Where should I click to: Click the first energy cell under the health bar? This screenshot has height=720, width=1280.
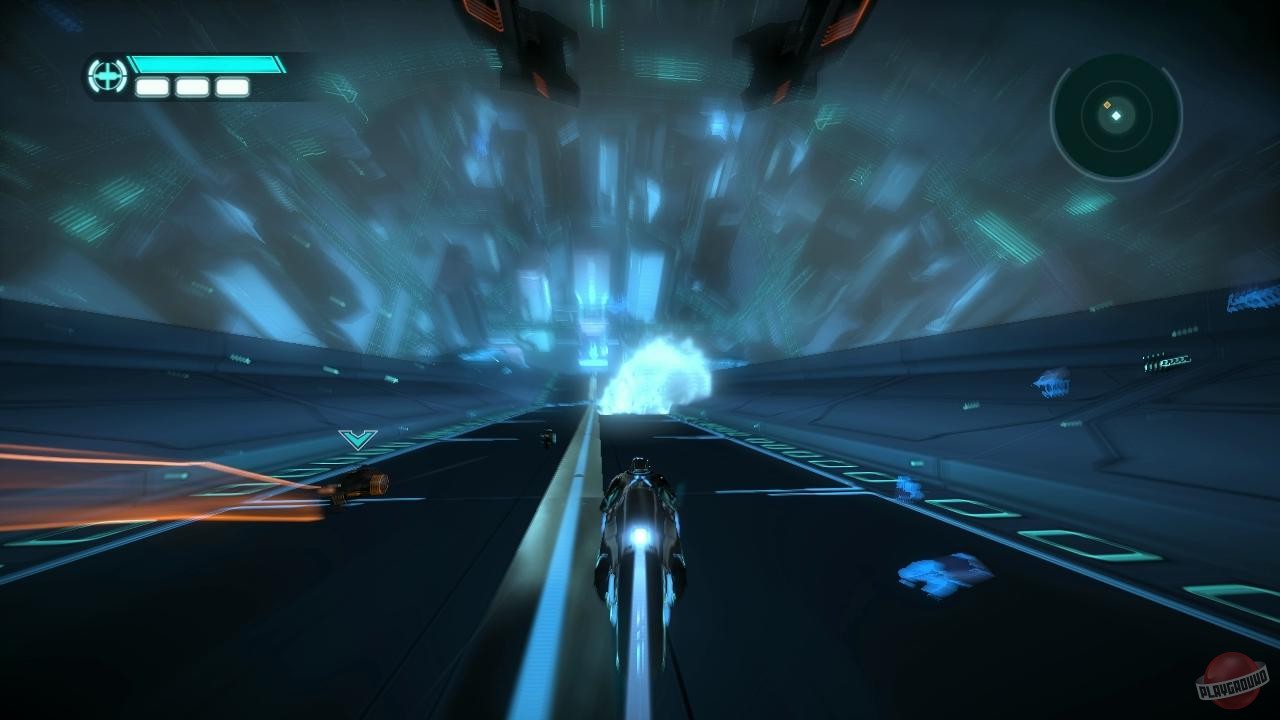(x=152, y=85)
